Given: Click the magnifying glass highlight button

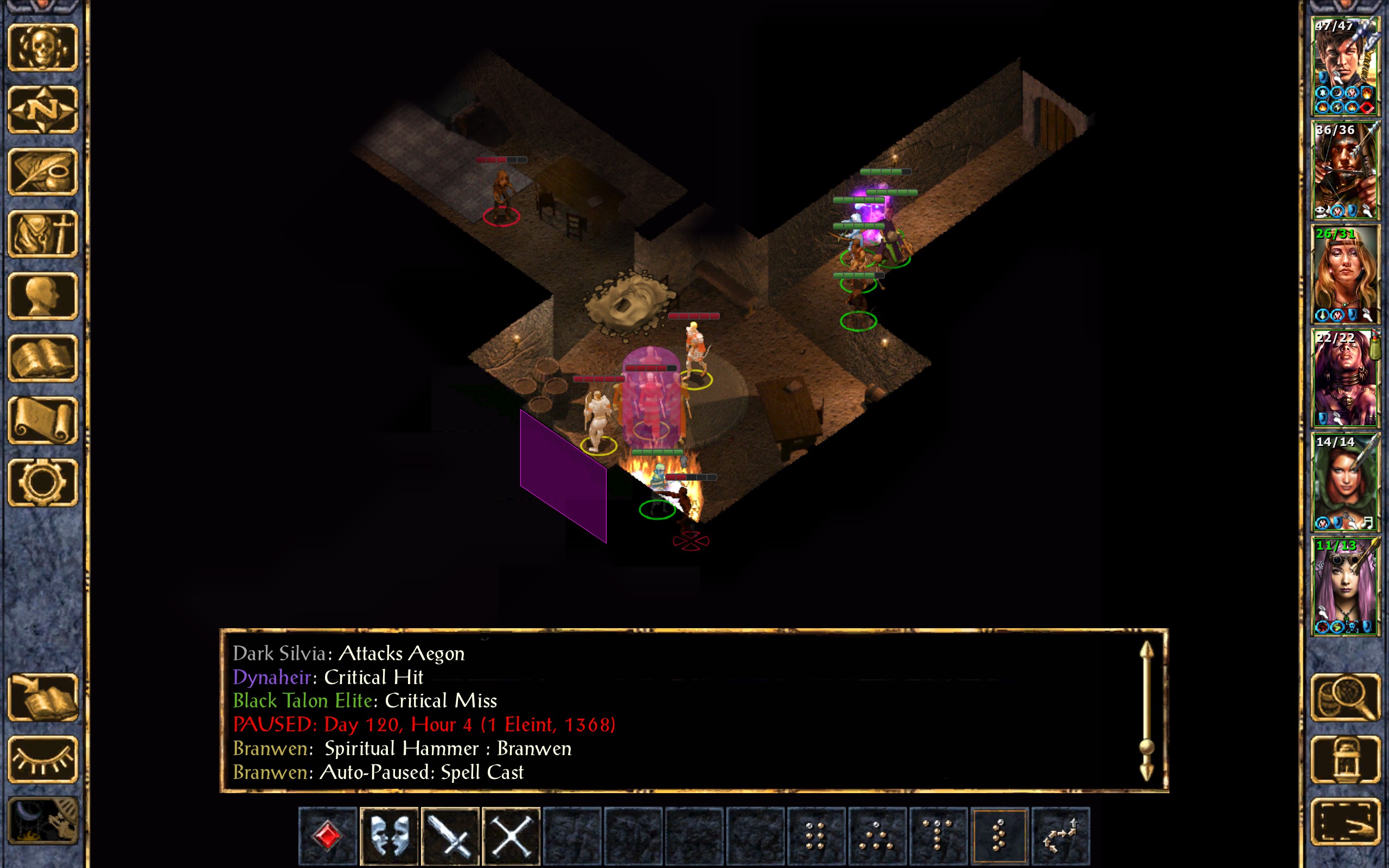Looking at the screenshot, I should click(x=1345, y=697).
